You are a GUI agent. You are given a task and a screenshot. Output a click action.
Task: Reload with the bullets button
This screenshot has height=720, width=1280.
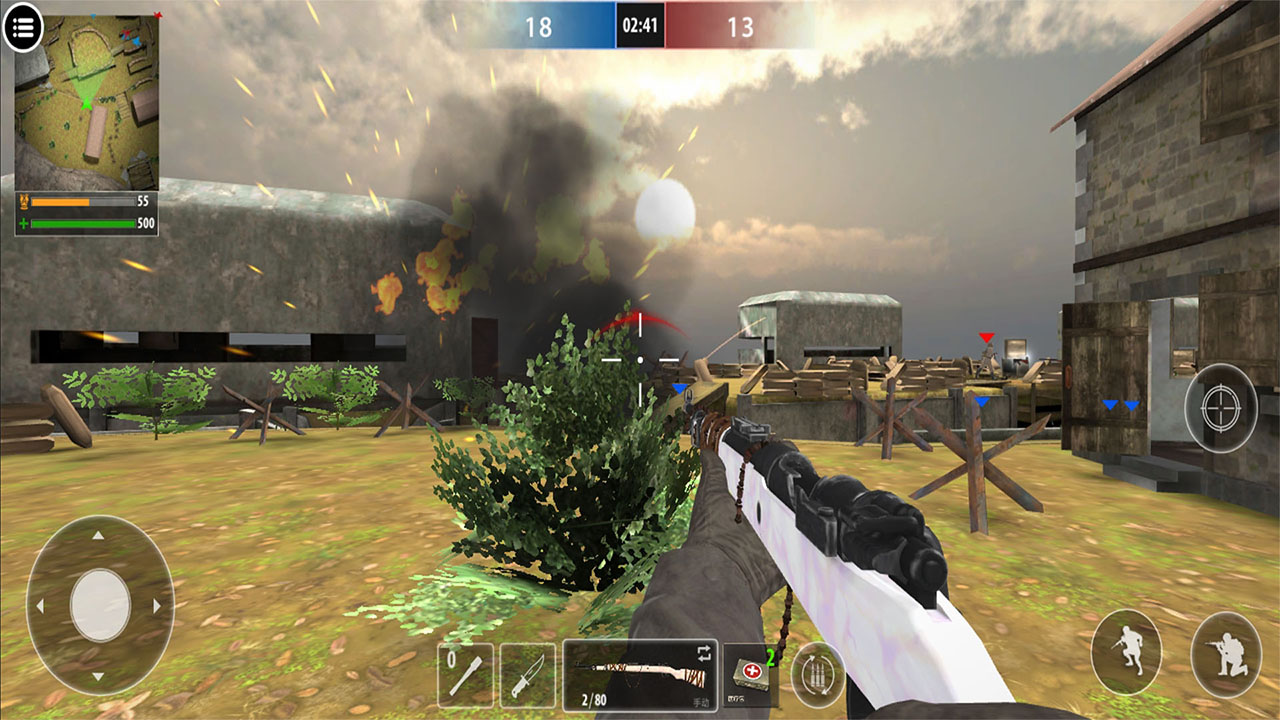coord(817,675)
